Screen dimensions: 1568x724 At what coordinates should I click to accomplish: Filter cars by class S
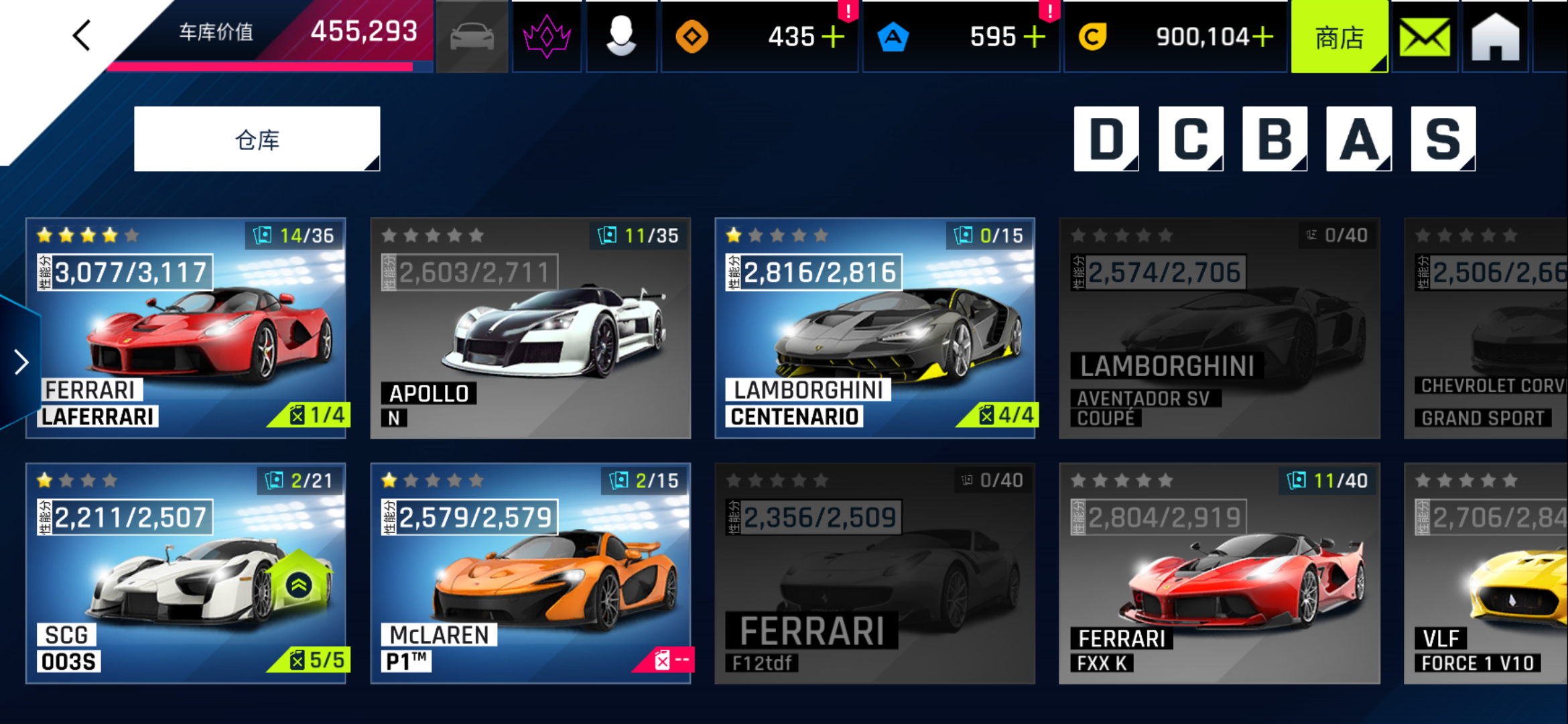1443,139
